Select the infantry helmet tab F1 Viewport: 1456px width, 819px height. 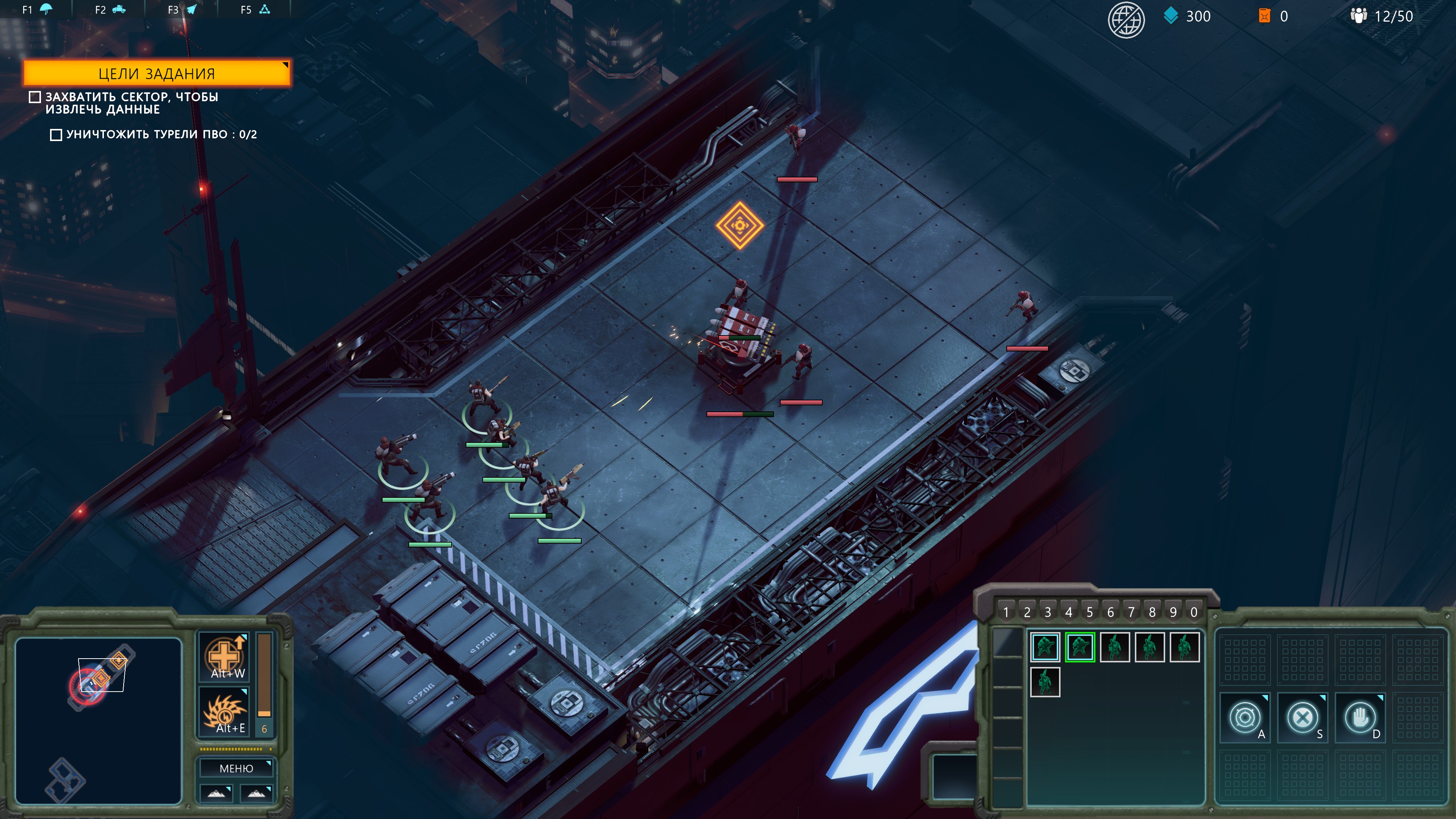pos(38,9)
